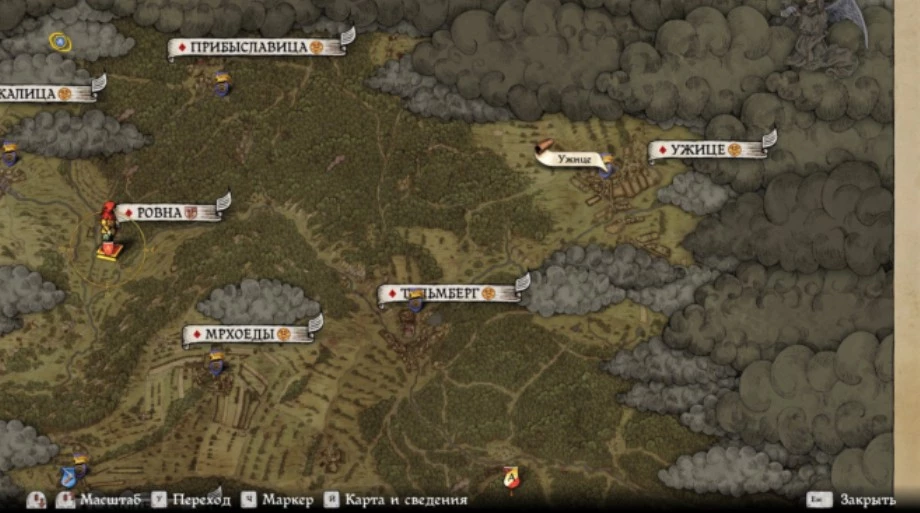Screen dimensions: 920x513
Task: Select the fast travel shield below Мрхоеды
Action: 215,363
